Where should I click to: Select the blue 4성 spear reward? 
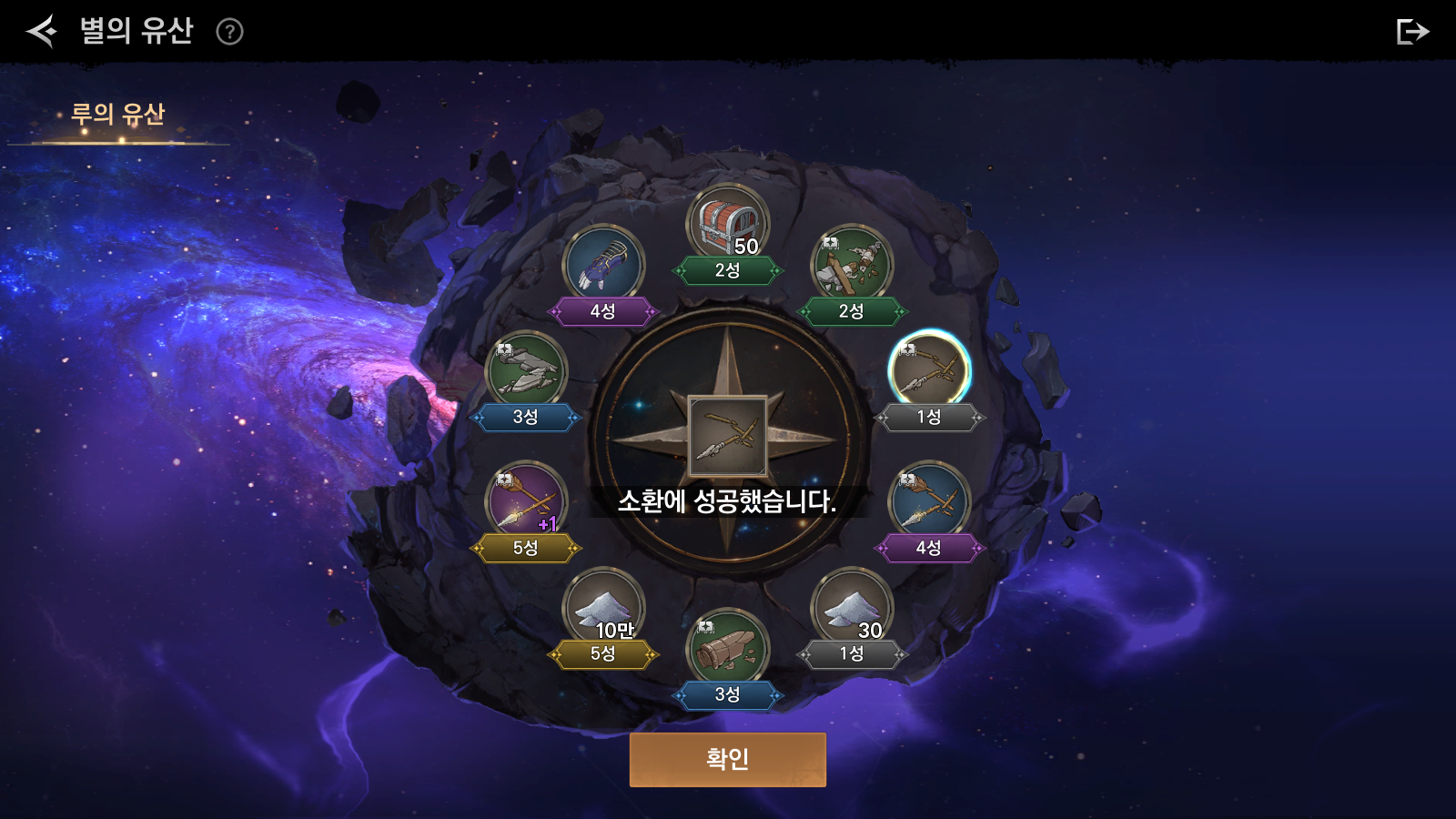928,501
